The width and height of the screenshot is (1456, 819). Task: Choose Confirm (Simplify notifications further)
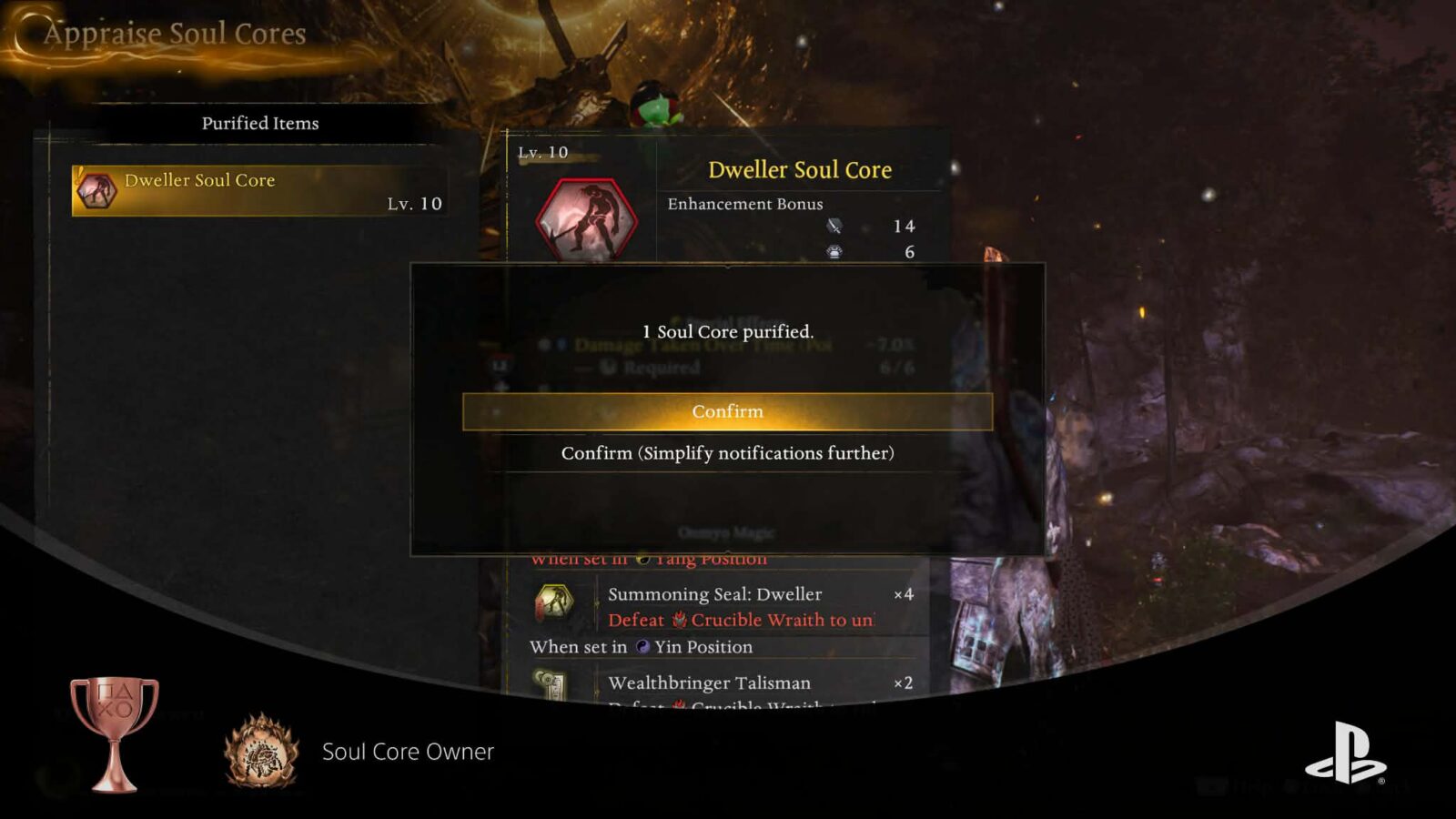pos(727,453)
